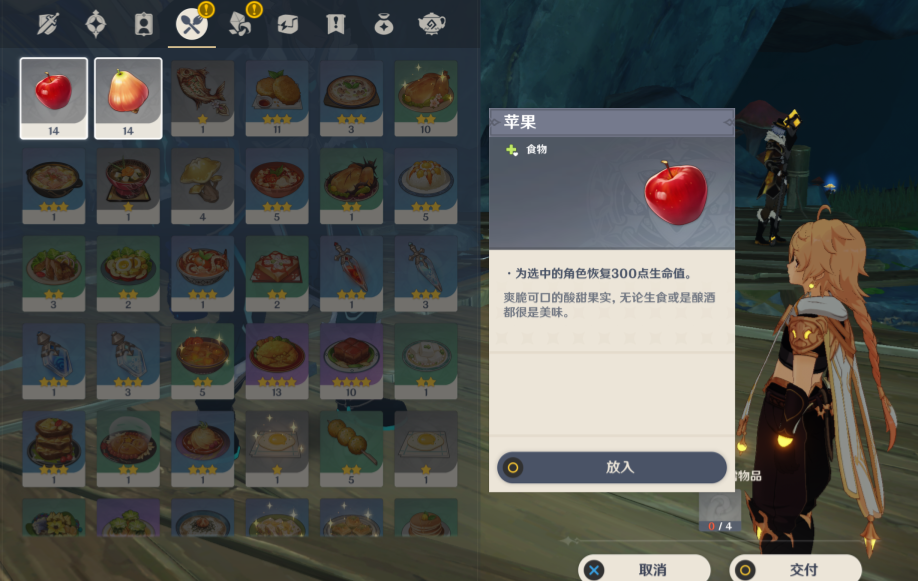This screenshot has height=581, width=918.
Task: Select the food tab with fork and spoon
Action: point(191,23)
